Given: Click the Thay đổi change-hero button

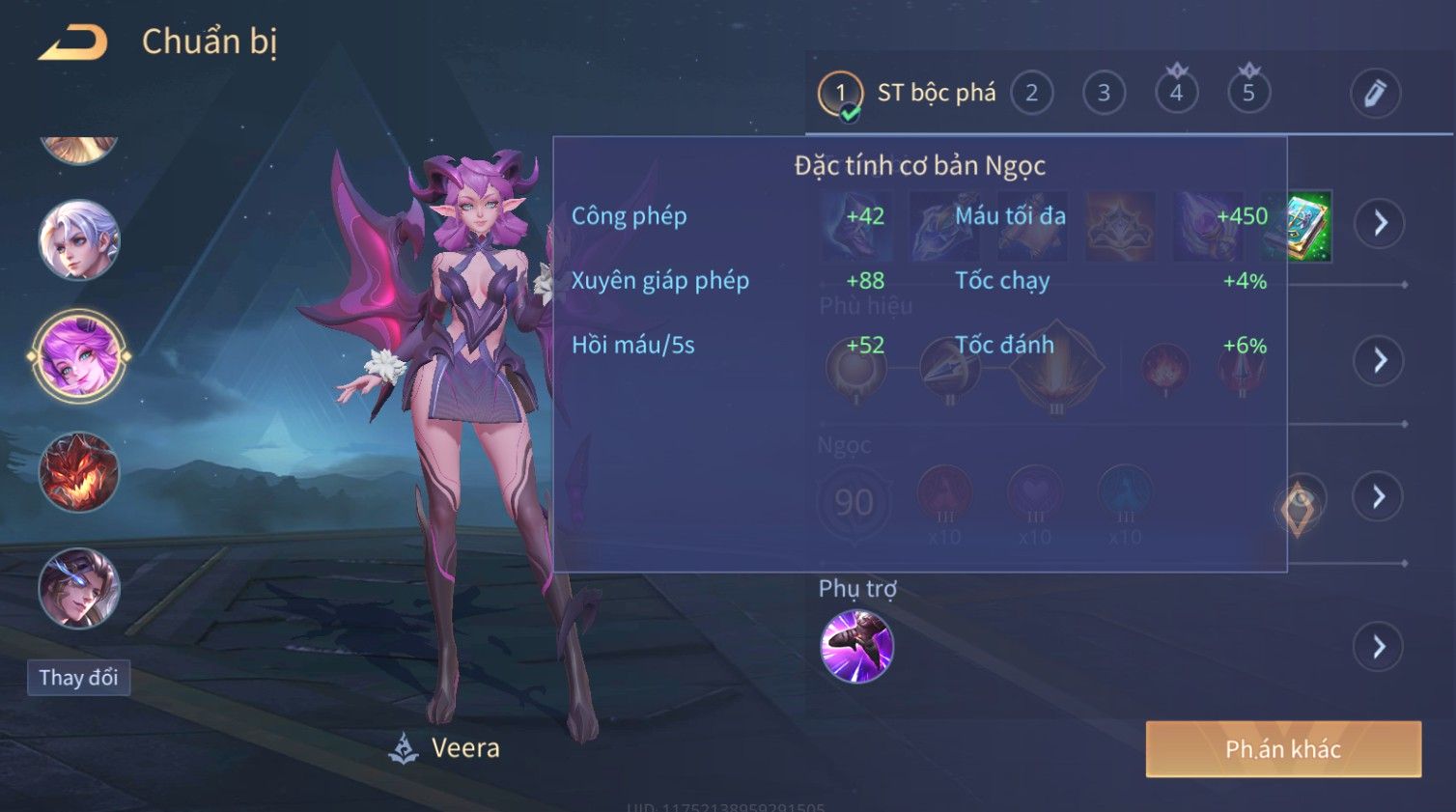Looking at the screenshot, I should coord(78,678).
